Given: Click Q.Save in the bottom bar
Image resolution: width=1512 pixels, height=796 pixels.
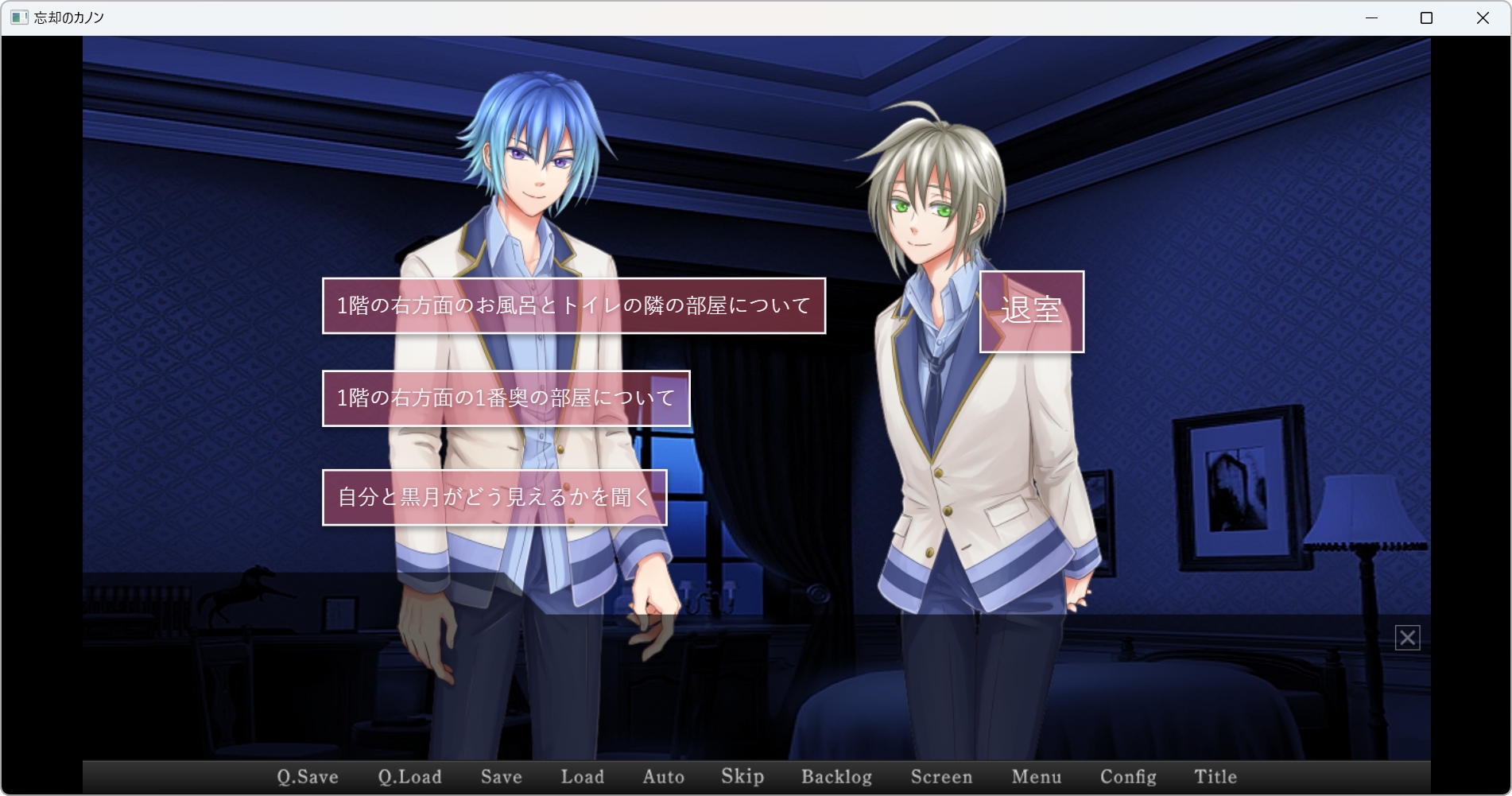Looking at the screenshot, I should coord(308,777).
